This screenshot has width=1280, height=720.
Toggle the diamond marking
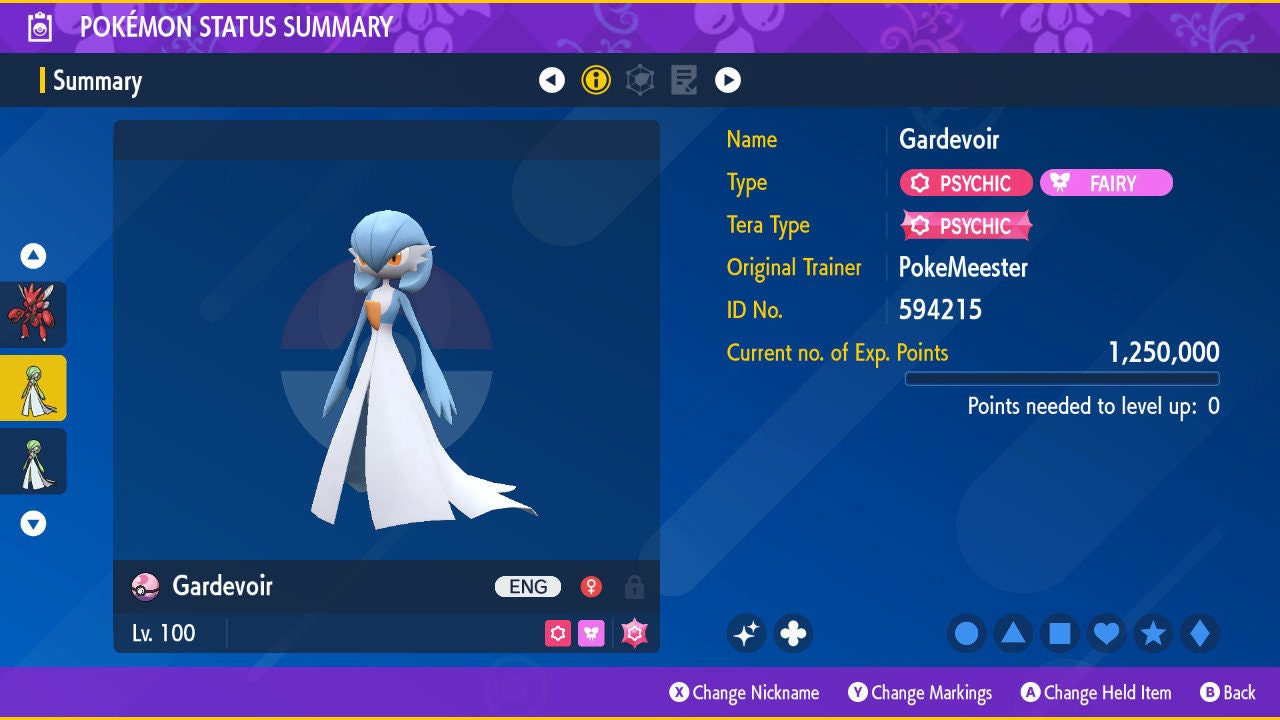click(1200, 633)
